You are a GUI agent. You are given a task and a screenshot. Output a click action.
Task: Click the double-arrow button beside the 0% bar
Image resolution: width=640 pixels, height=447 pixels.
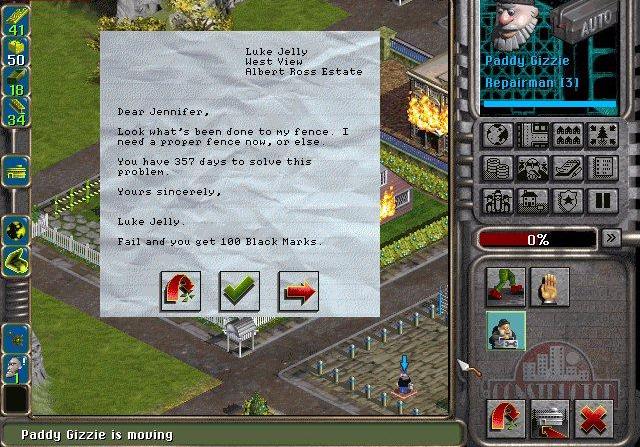611,238
